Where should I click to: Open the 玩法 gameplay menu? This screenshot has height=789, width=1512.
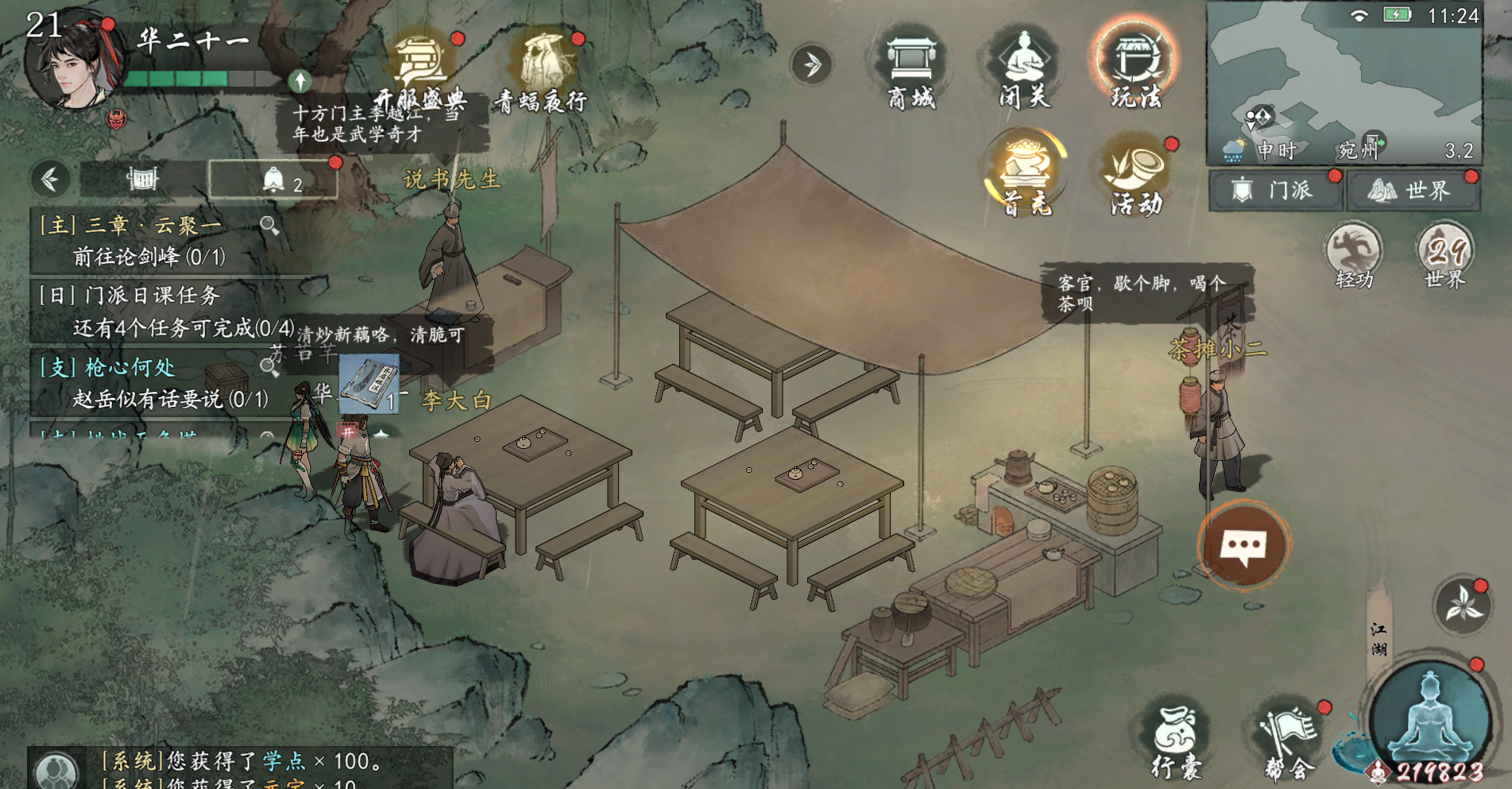click(1135, 68)
